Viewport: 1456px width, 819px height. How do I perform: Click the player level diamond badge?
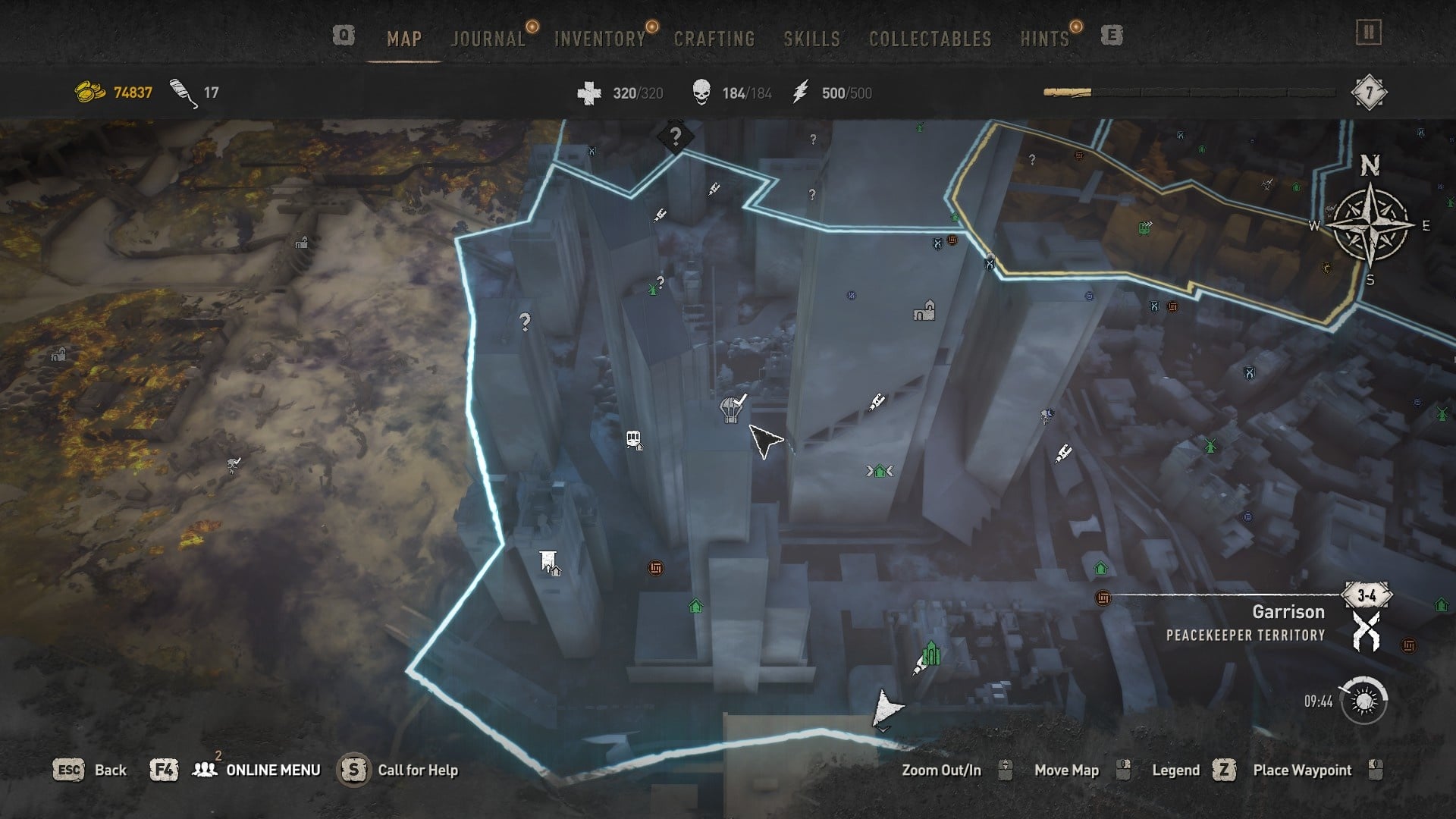point(1369,93)
